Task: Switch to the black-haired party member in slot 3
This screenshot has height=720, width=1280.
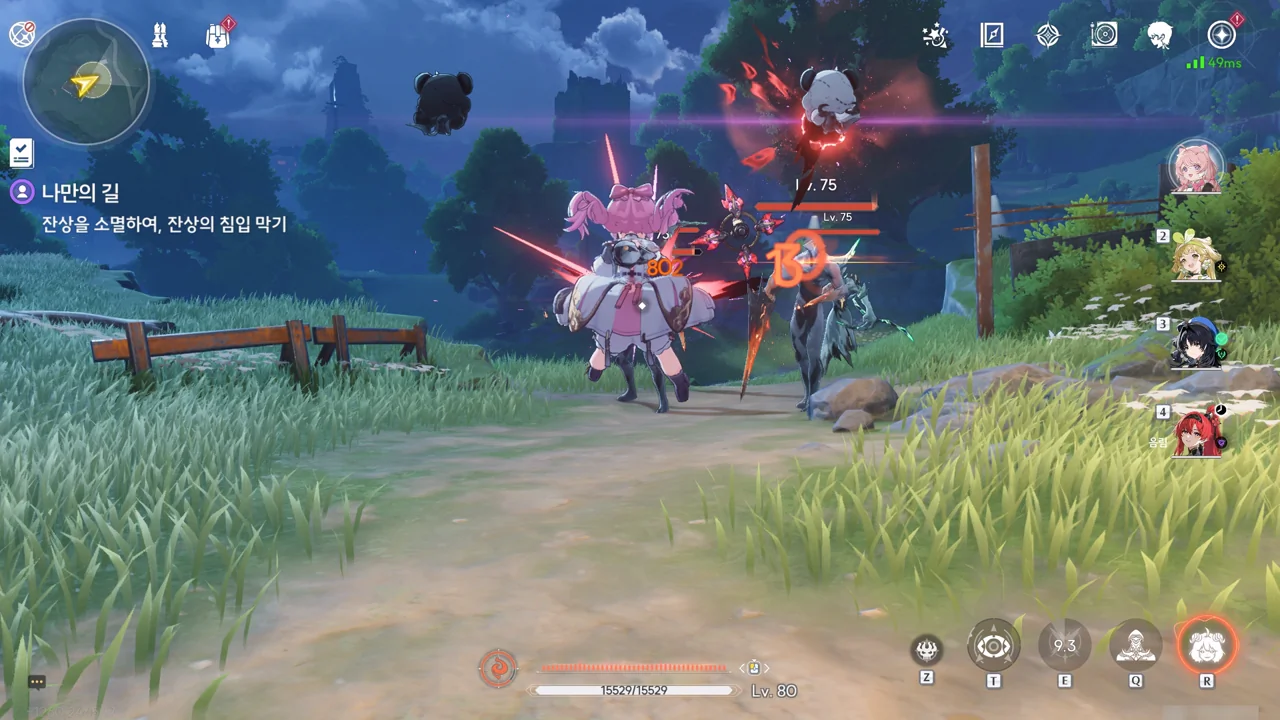Action: point(1196,345)
